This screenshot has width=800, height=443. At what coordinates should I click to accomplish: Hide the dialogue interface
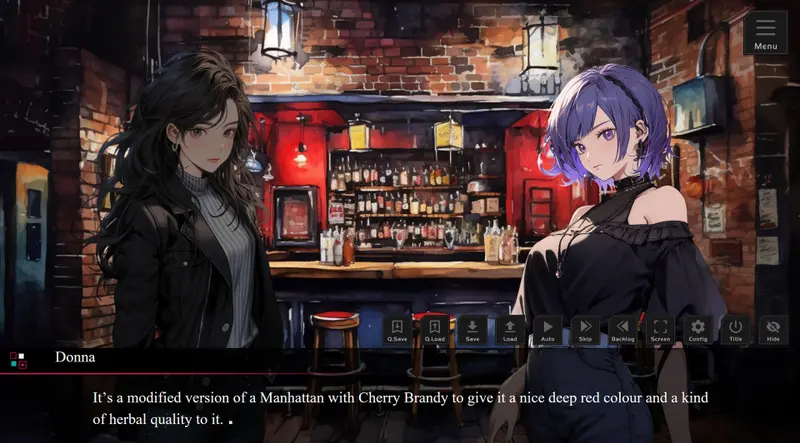773,330
